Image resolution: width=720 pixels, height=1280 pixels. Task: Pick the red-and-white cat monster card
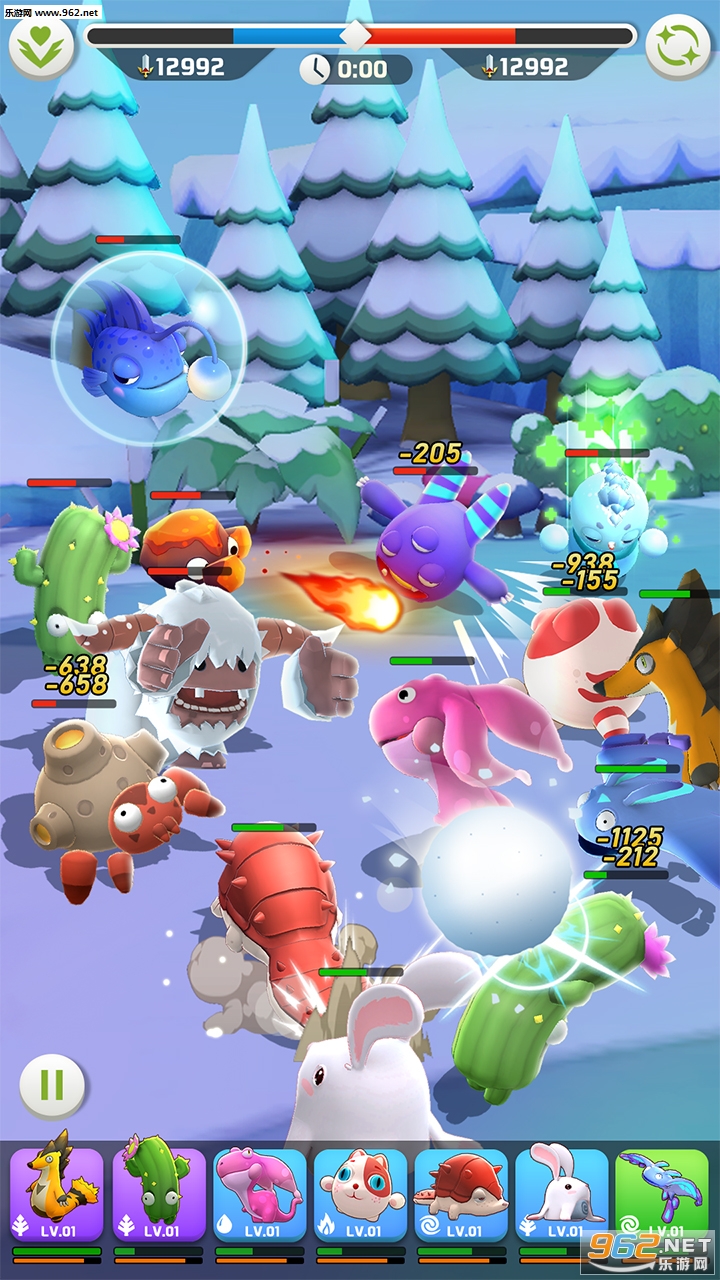[x=360, y=1196]
